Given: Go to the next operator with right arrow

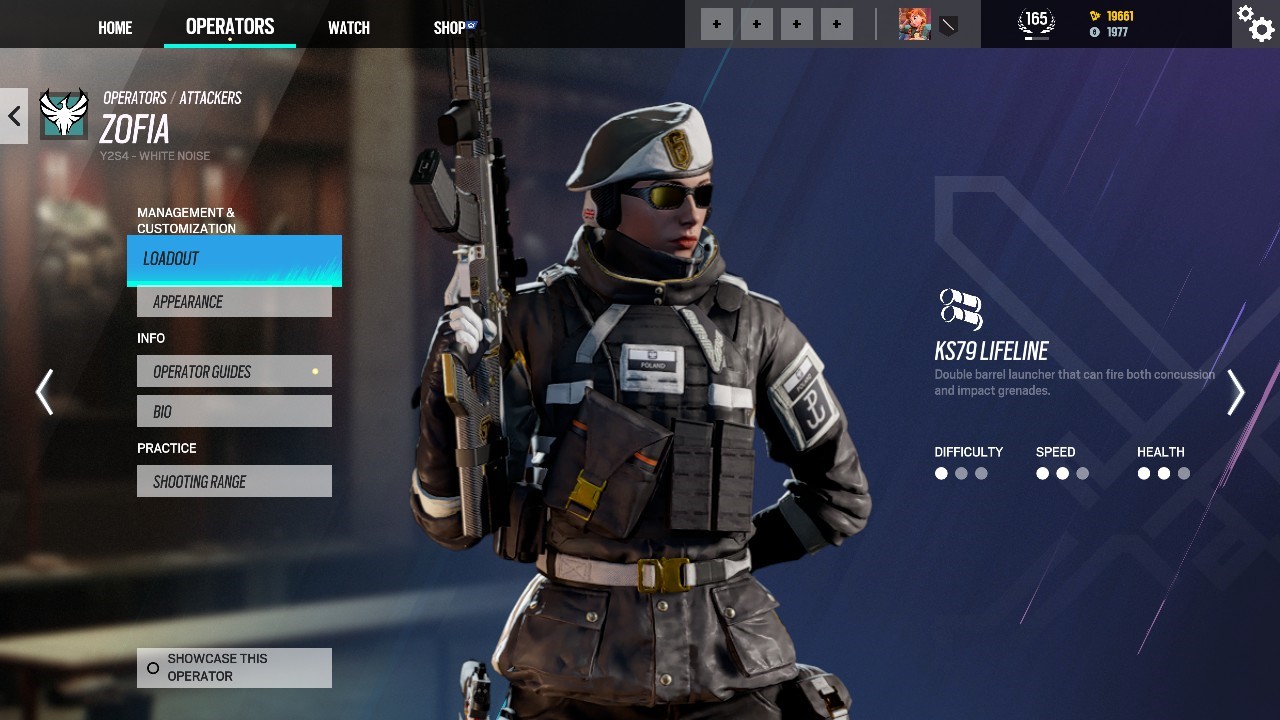Looking at the screenshot, I should tap(1234, 393).
